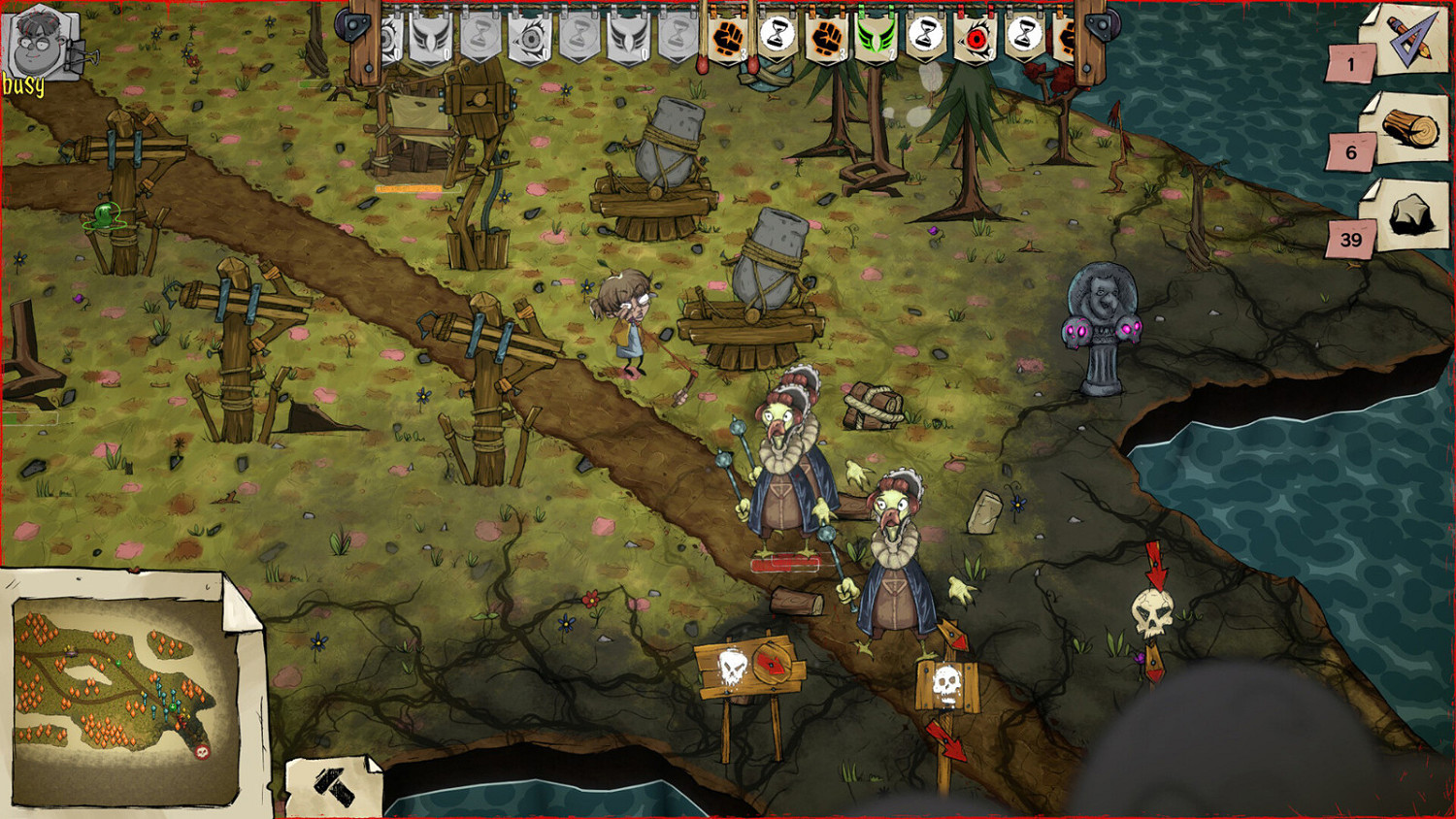The height and width of the screenshot is (819, 1456).
Task: Select the hourglass banner showing 2
Action: click(925, 44)
